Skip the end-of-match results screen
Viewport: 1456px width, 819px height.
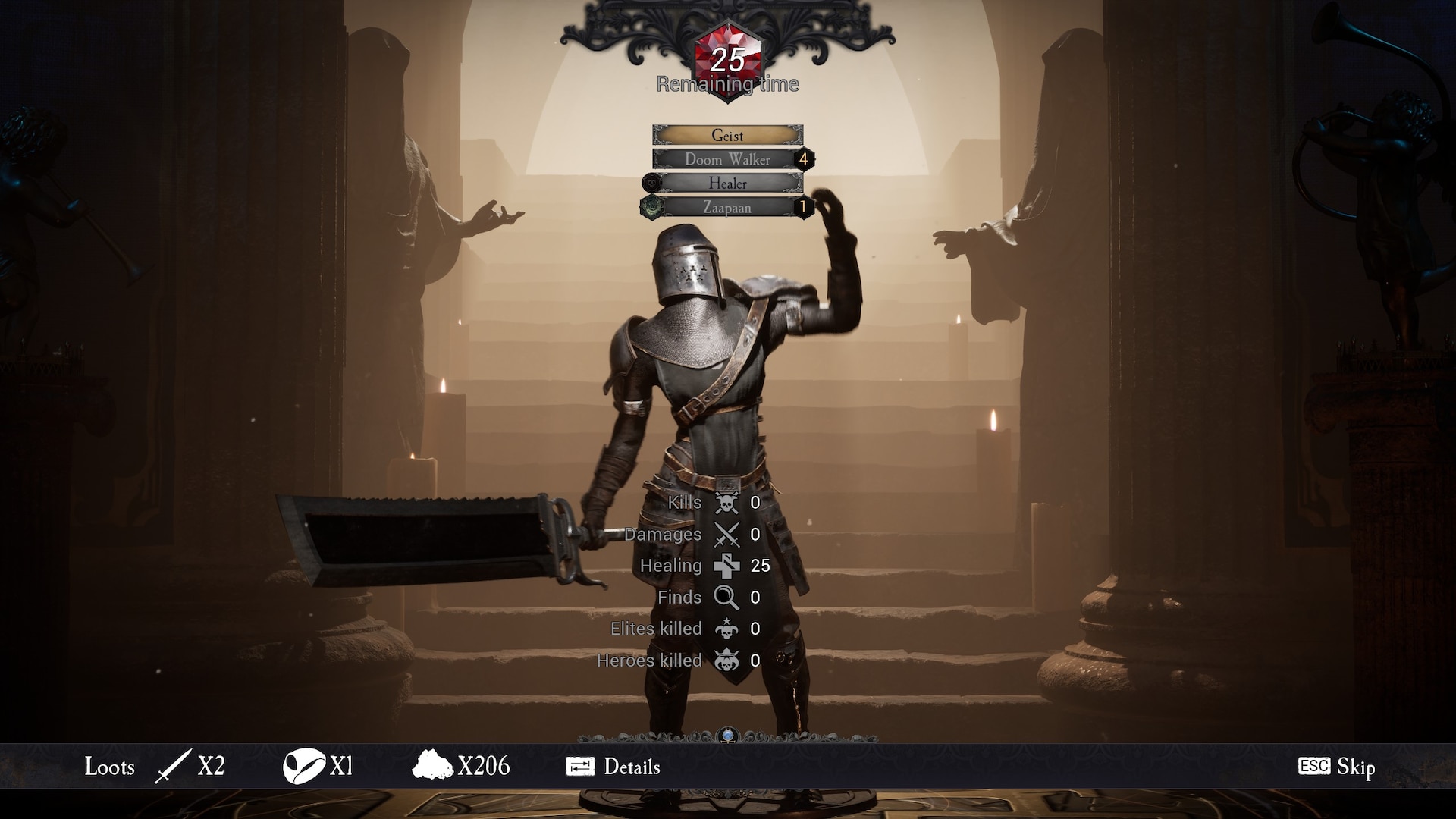[1337, 767]
